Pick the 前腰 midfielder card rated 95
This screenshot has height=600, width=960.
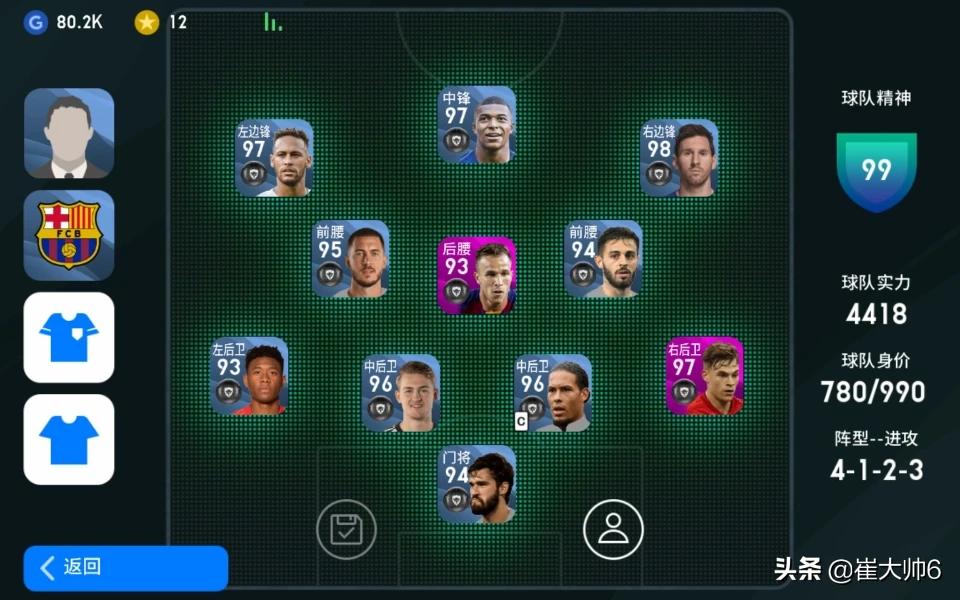pyautogui.click(x=350, y=259)
